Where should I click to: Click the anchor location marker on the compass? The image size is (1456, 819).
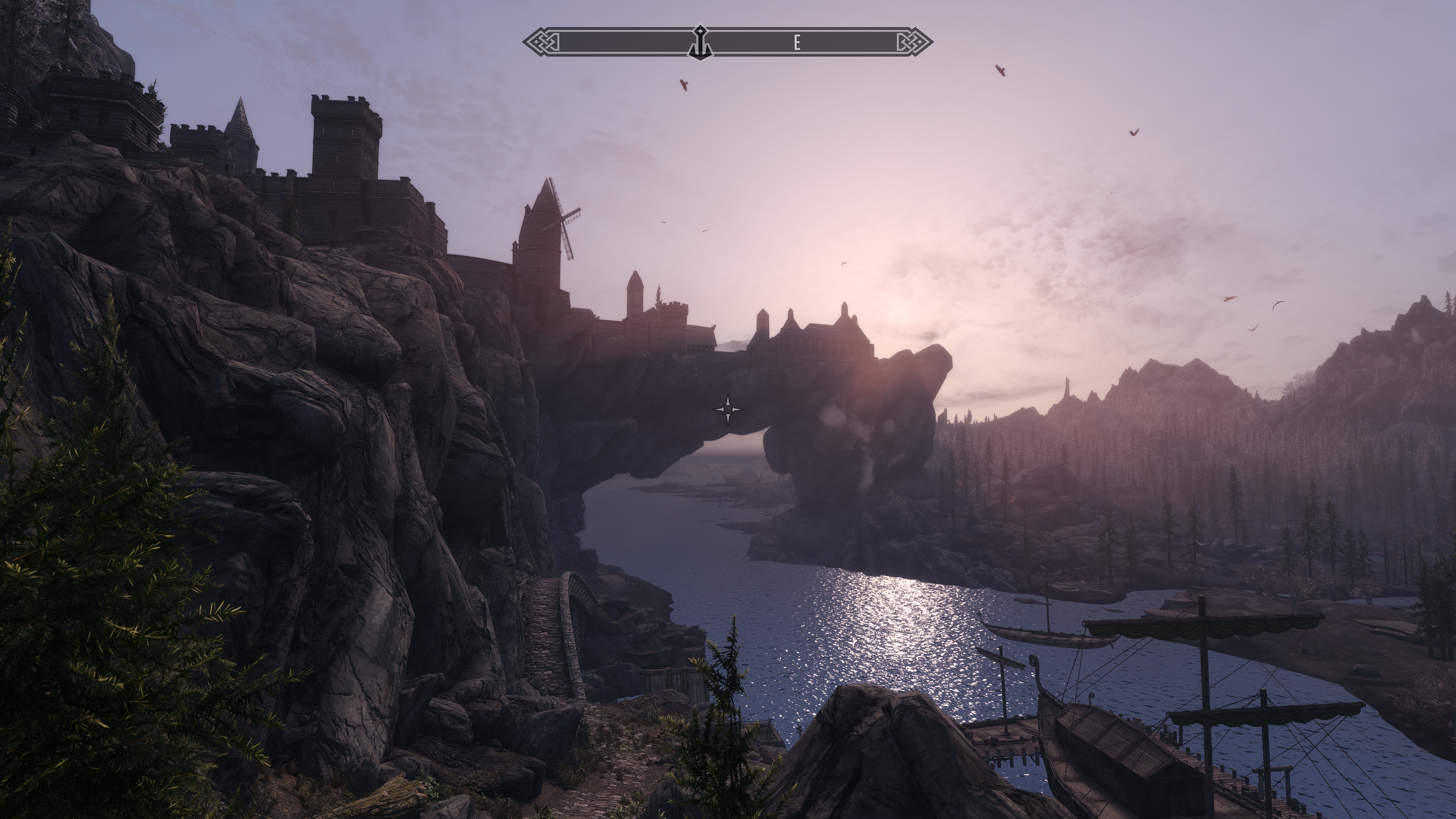701,41
